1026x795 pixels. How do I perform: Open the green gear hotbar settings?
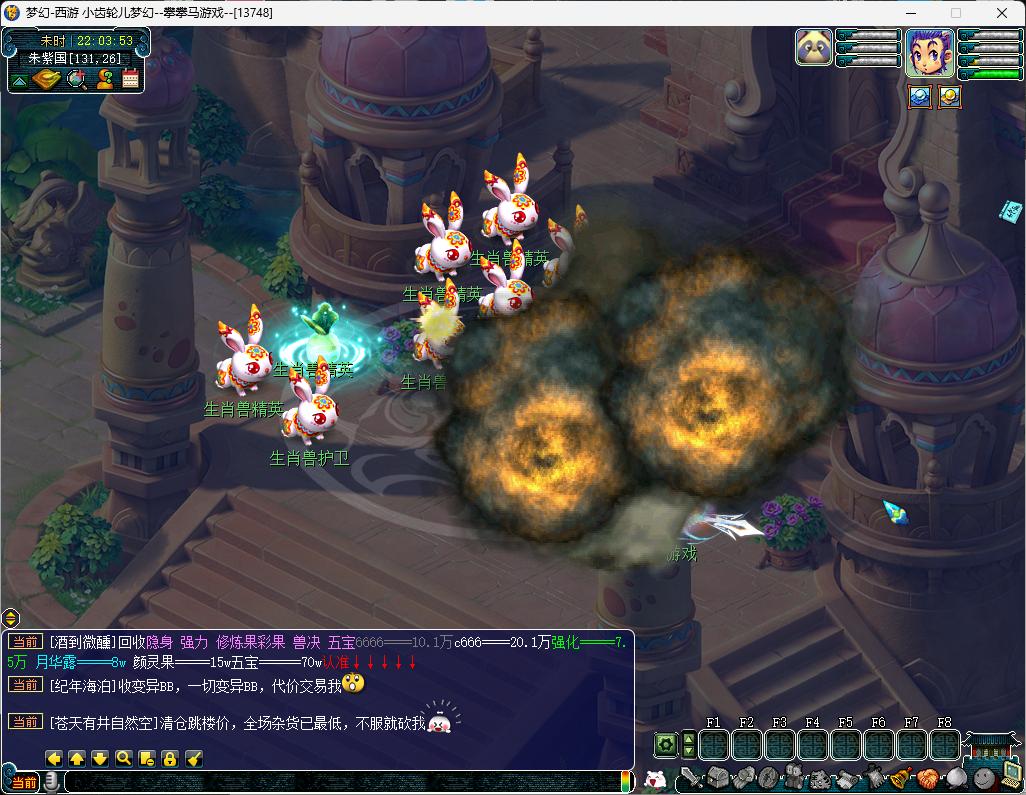pyautogui.click(x=665, y=745)
